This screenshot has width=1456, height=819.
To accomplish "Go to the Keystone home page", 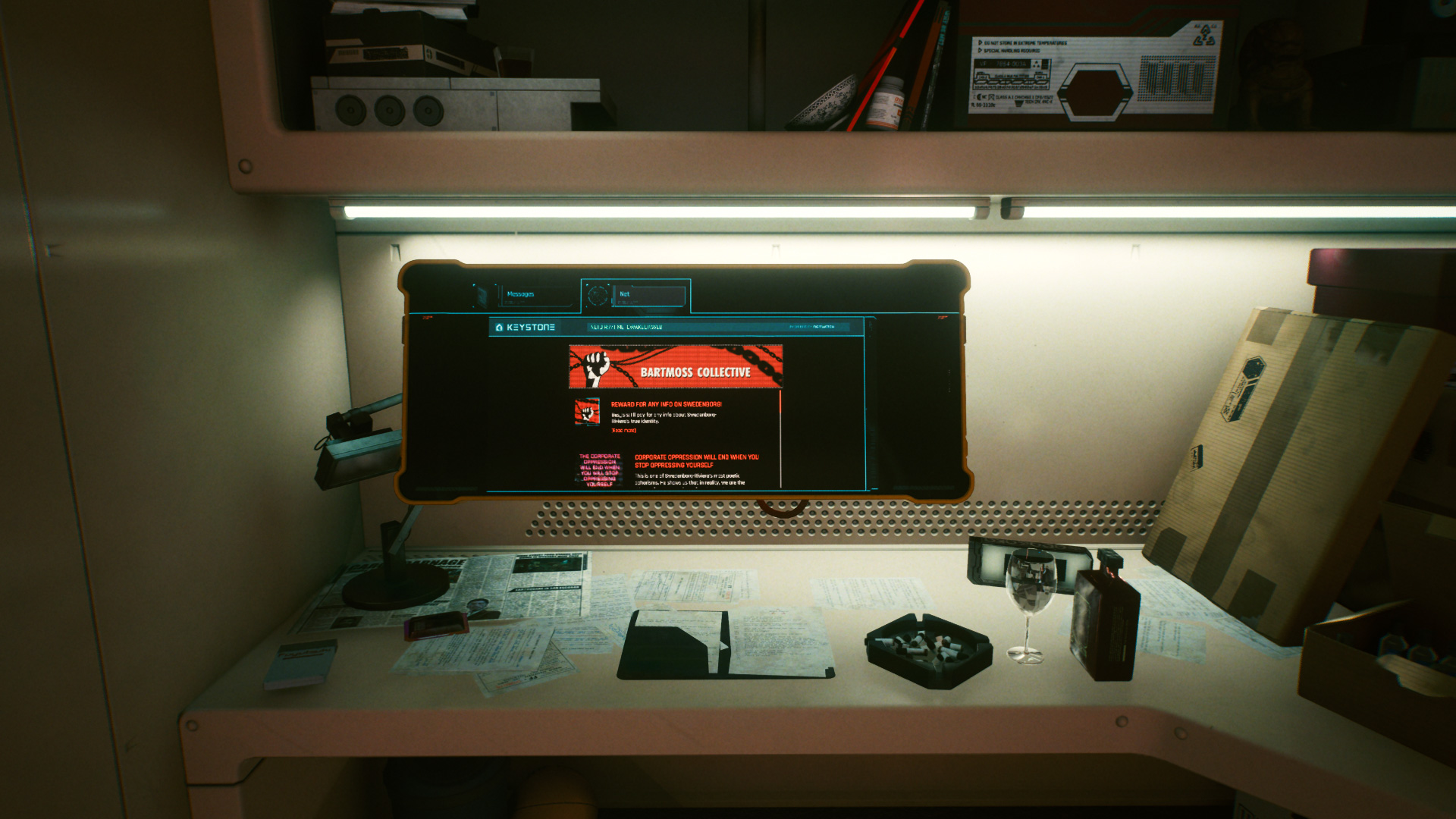I will (x=526, y=328).
